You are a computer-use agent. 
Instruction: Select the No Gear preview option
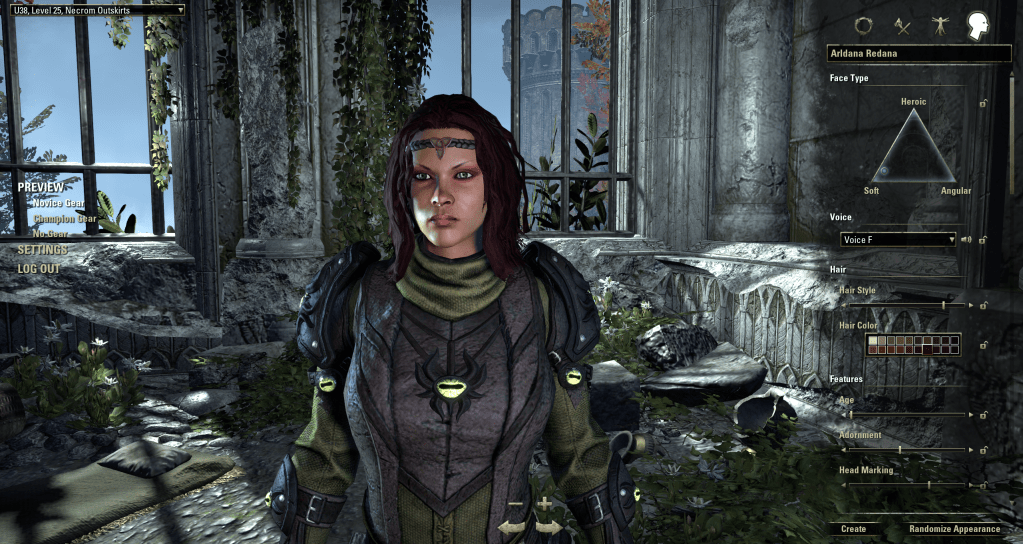pos(51,234)
